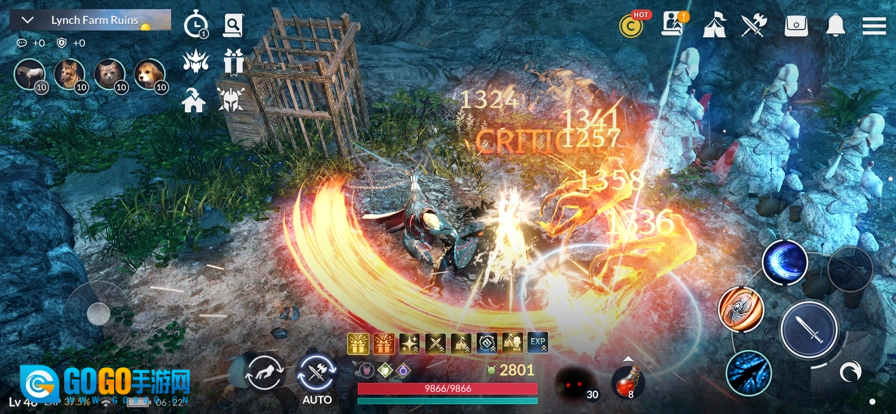Image resolution: width=896 pixels, height=414 pixels.
Task: Toggle AUTO combat mode
Action: click(x=316, y=376)
